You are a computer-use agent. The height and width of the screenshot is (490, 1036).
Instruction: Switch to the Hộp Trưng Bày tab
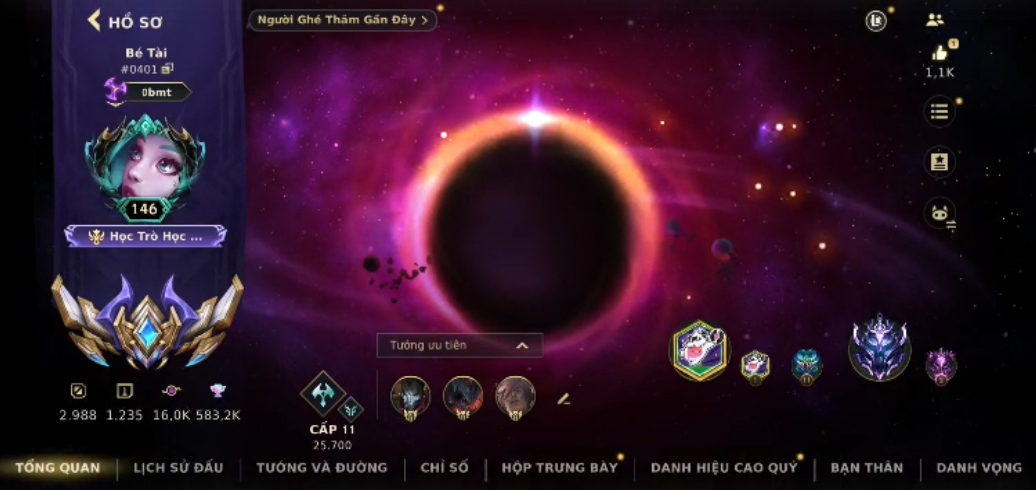point(560,468)
